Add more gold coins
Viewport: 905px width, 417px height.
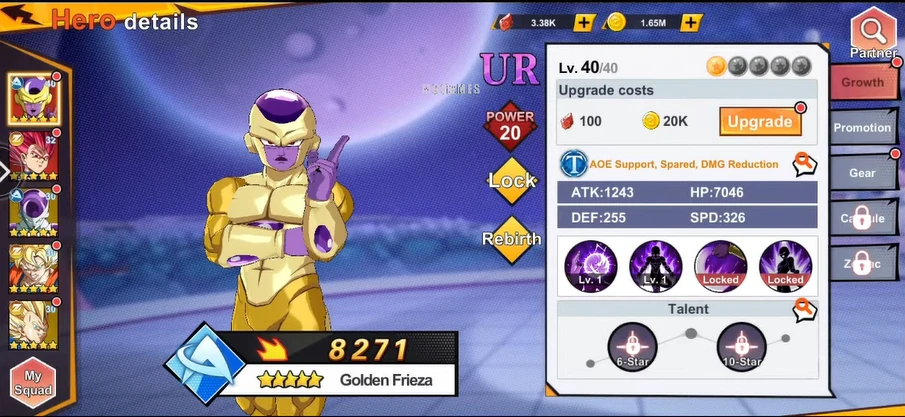[692, 22]
